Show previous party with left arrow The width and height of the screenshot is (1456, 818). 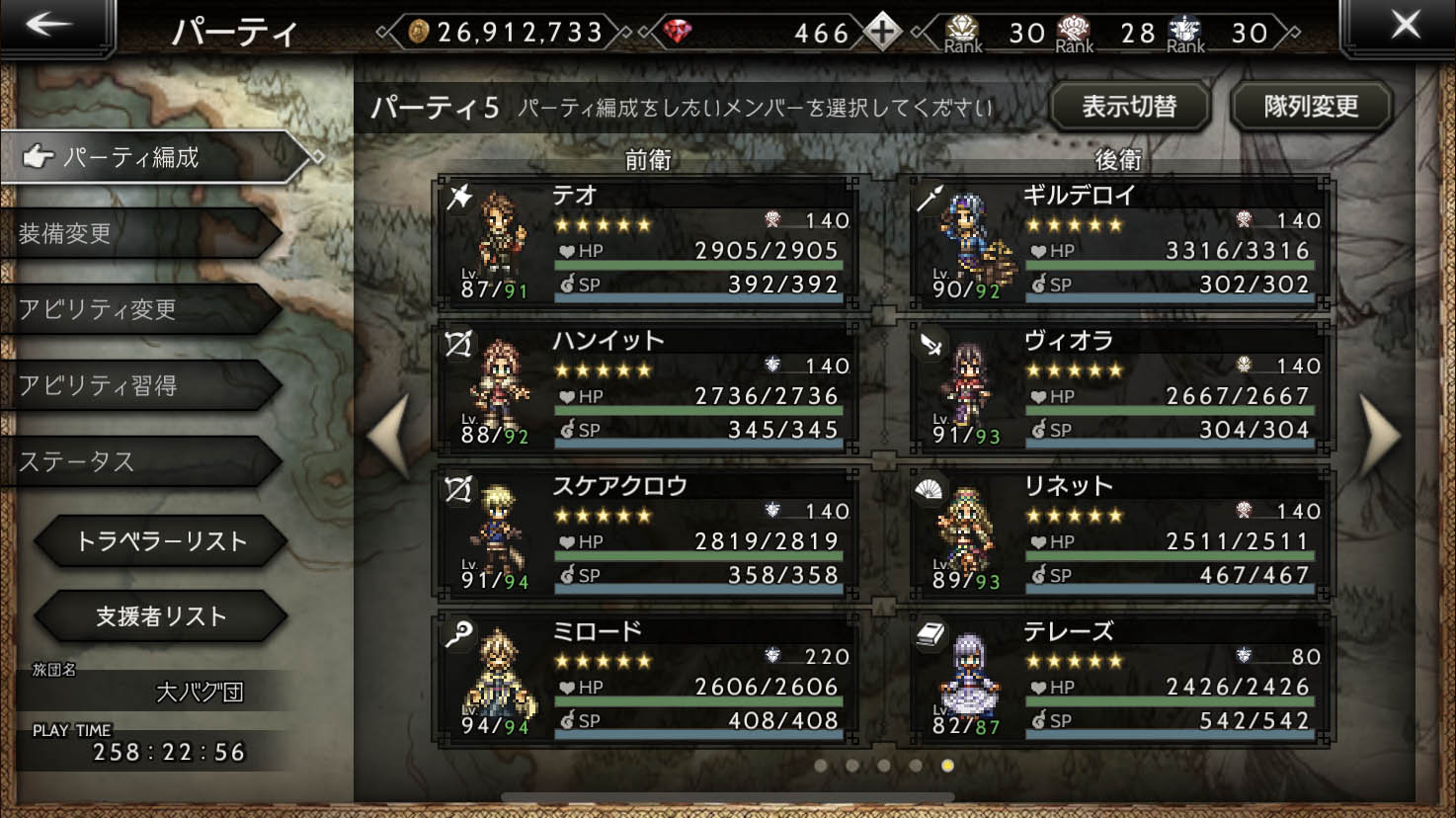(x=388, y=436)
